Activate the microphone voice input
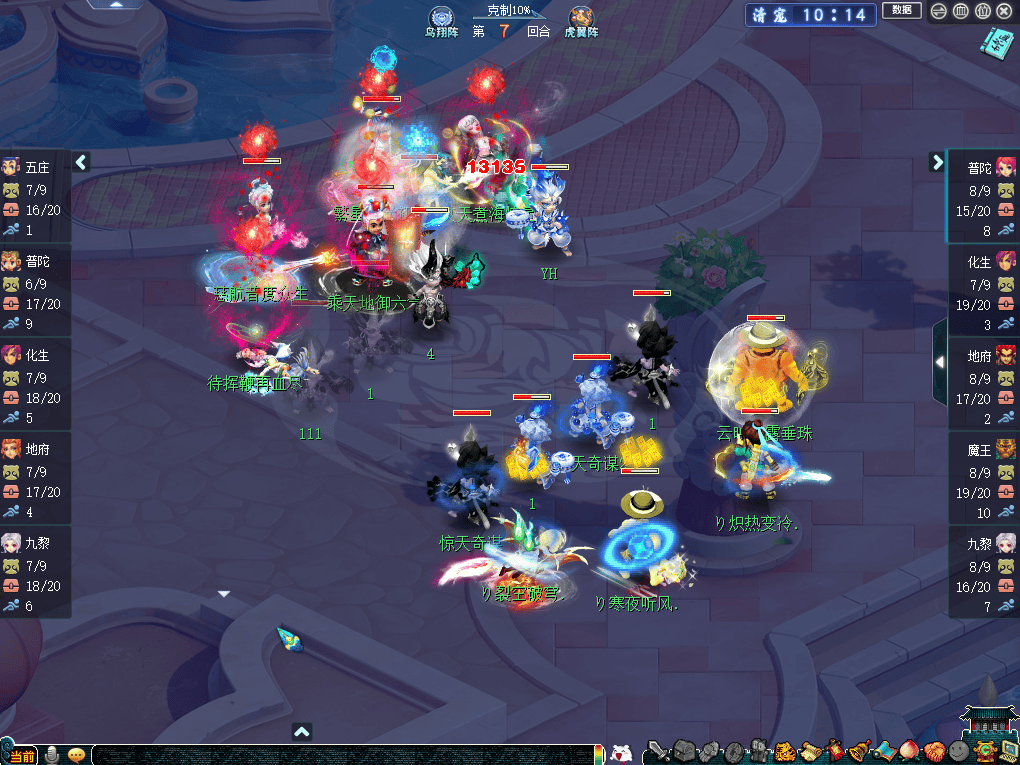1020x765 pixels. (51, 755)
